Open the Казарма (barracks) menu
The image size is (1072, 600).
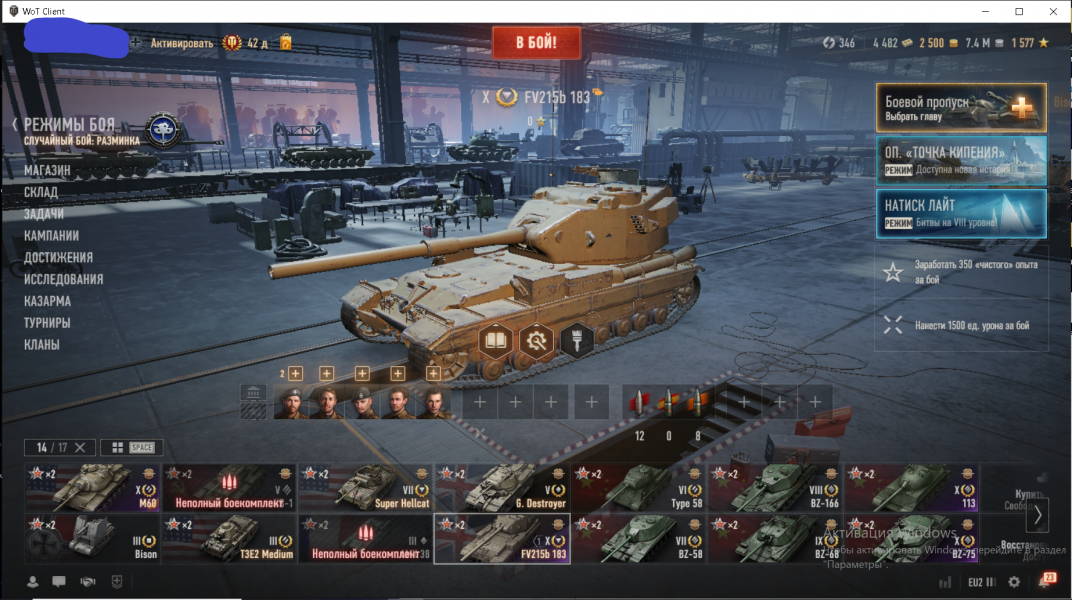(x=47, y=301)
